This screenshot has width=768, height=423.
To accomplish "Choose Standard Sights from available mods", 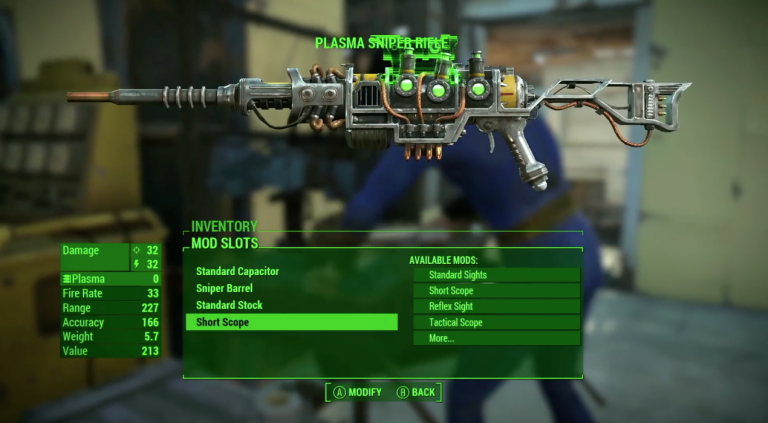I will click(496, 274).
